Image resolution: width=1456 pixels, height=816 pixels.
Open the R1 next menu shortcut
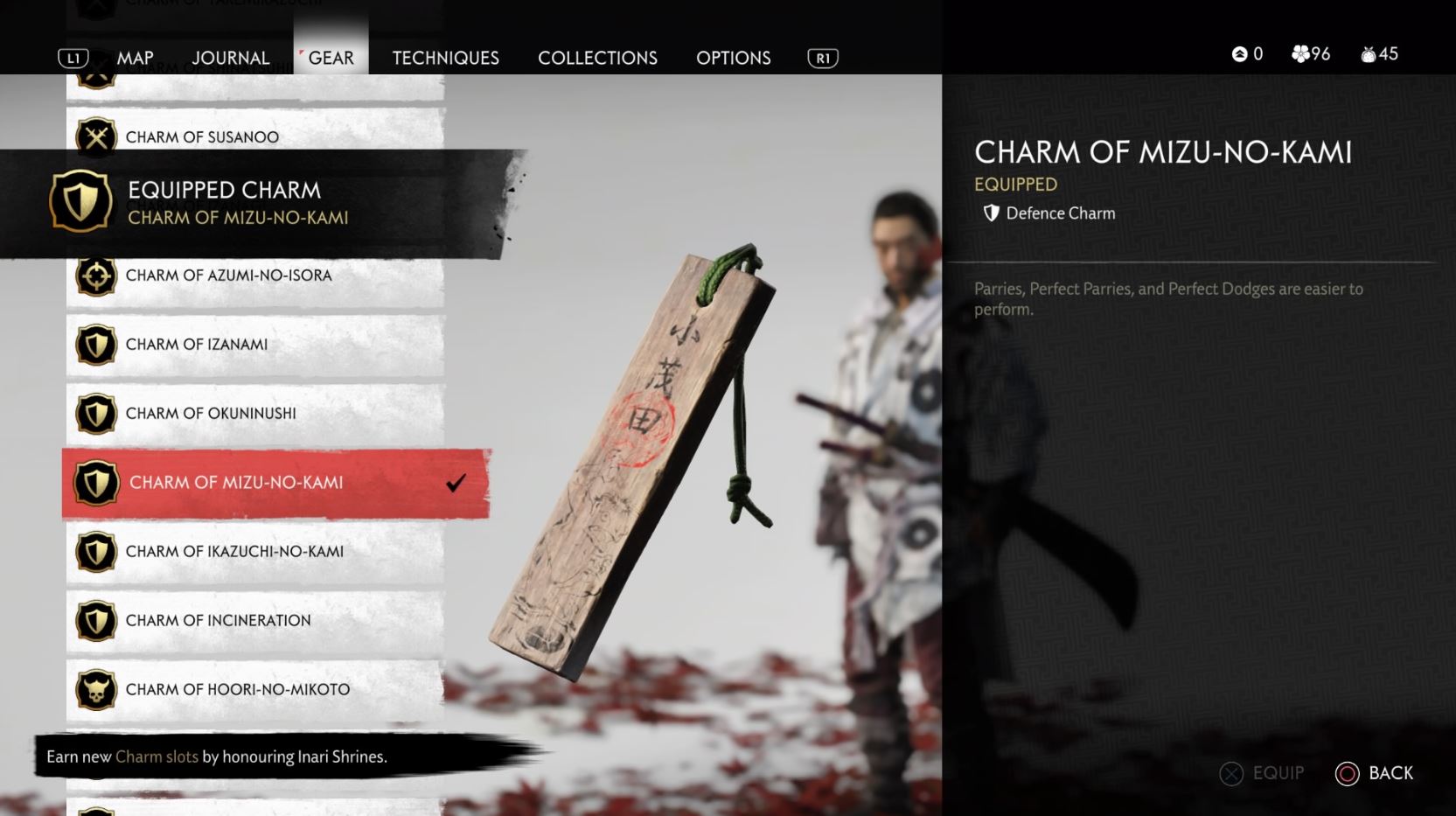[820, 57]
